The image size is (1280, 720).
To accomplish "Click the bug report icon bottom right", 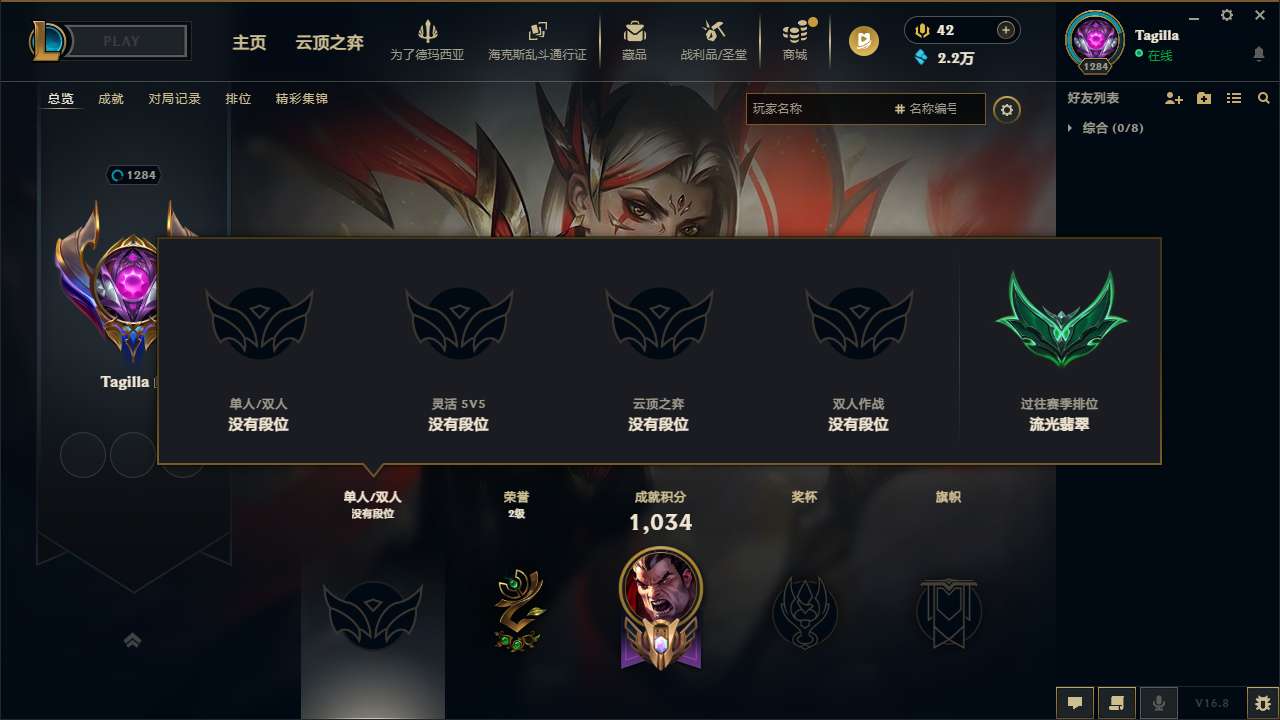I will tap(1258, 703).
